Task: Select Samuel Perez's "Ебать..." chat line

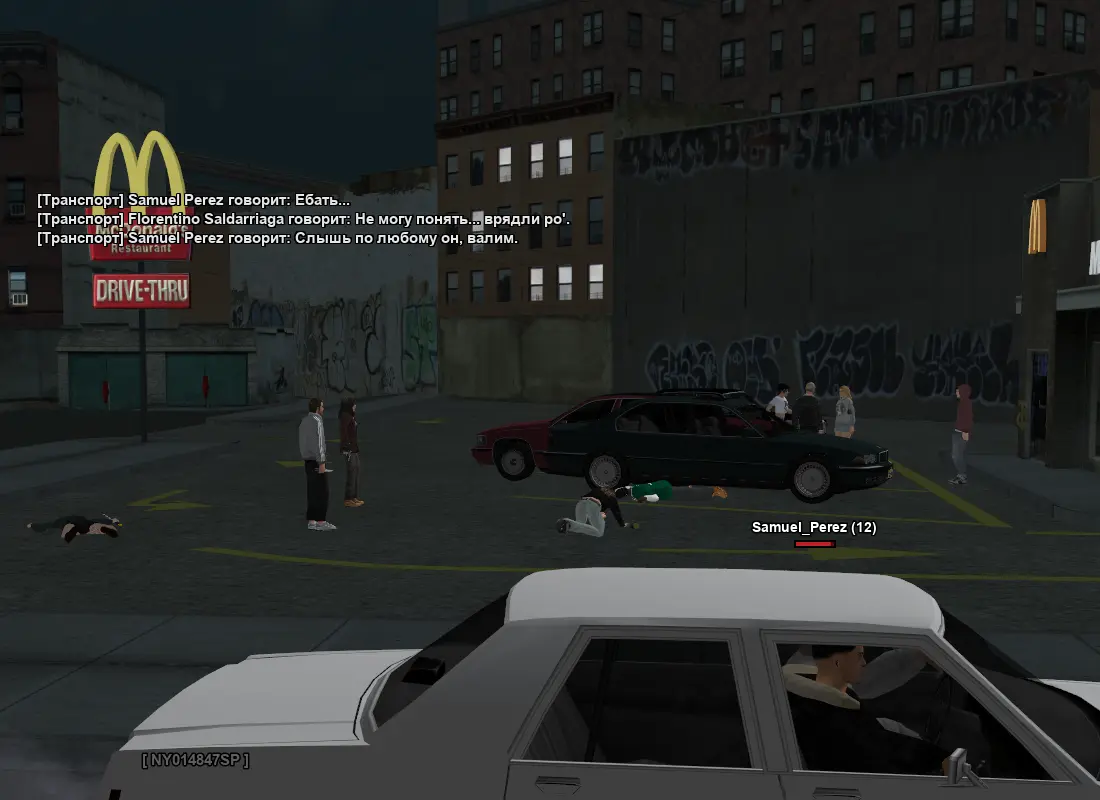Action: point(193,200)
